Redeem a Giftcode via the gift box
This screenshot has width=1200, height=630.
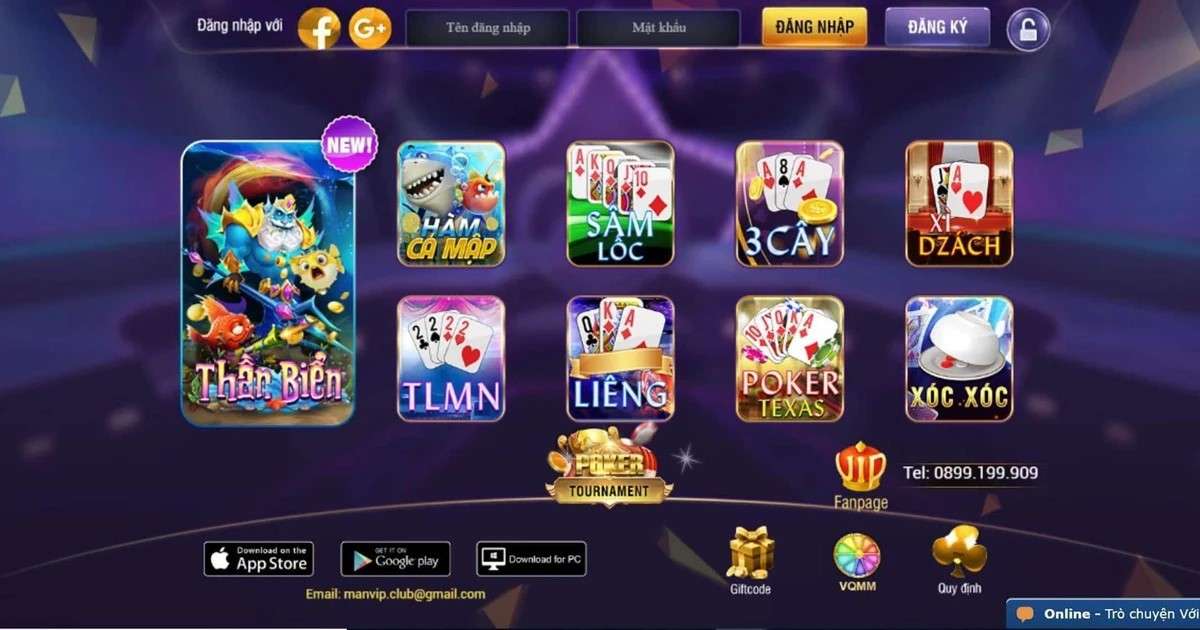[x=750, y=558]
